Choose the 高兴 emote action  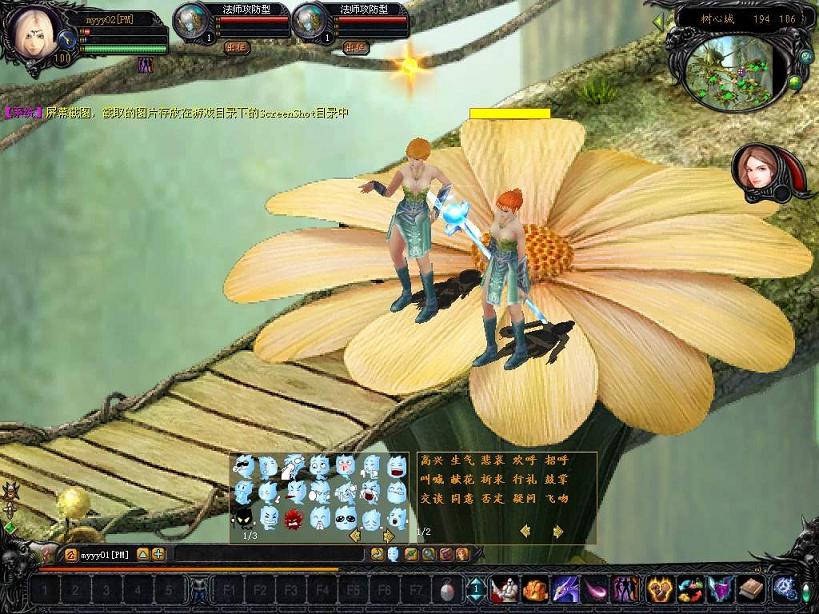(431, 461)
